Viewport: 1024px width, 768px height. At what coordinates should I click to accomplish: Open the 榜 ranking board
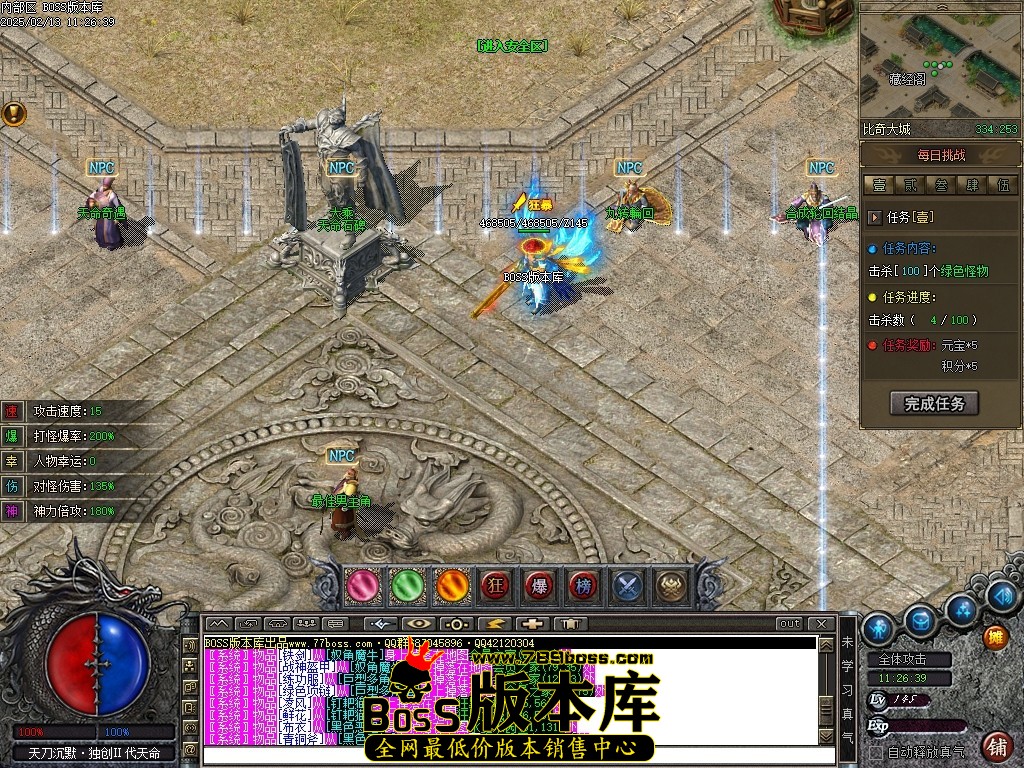point(583,585)
